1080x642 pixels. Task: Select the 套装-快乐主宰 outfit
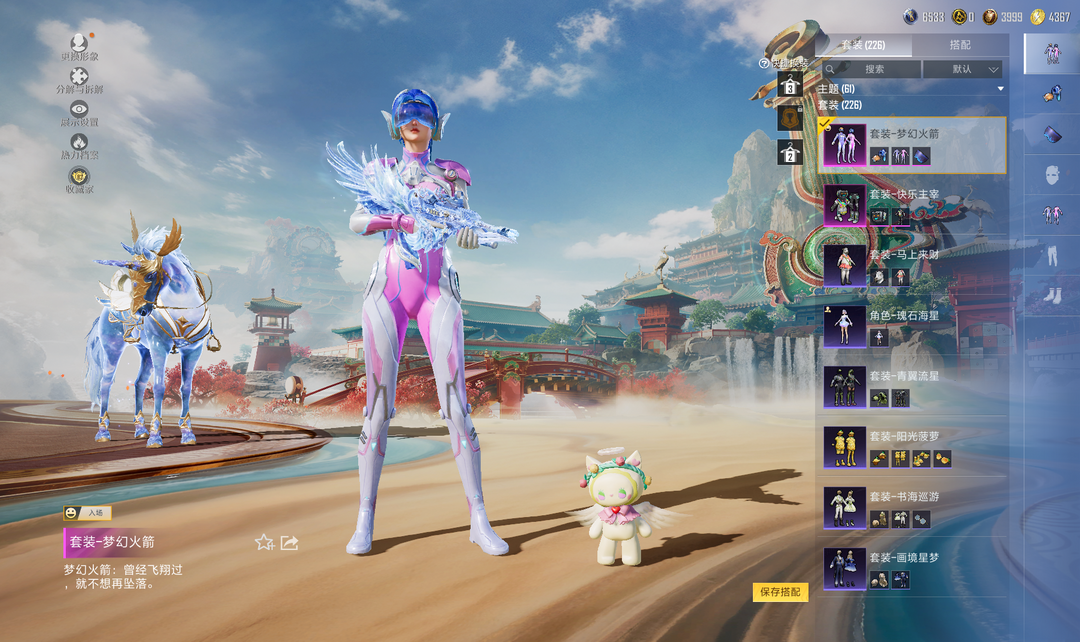[912, 205]
